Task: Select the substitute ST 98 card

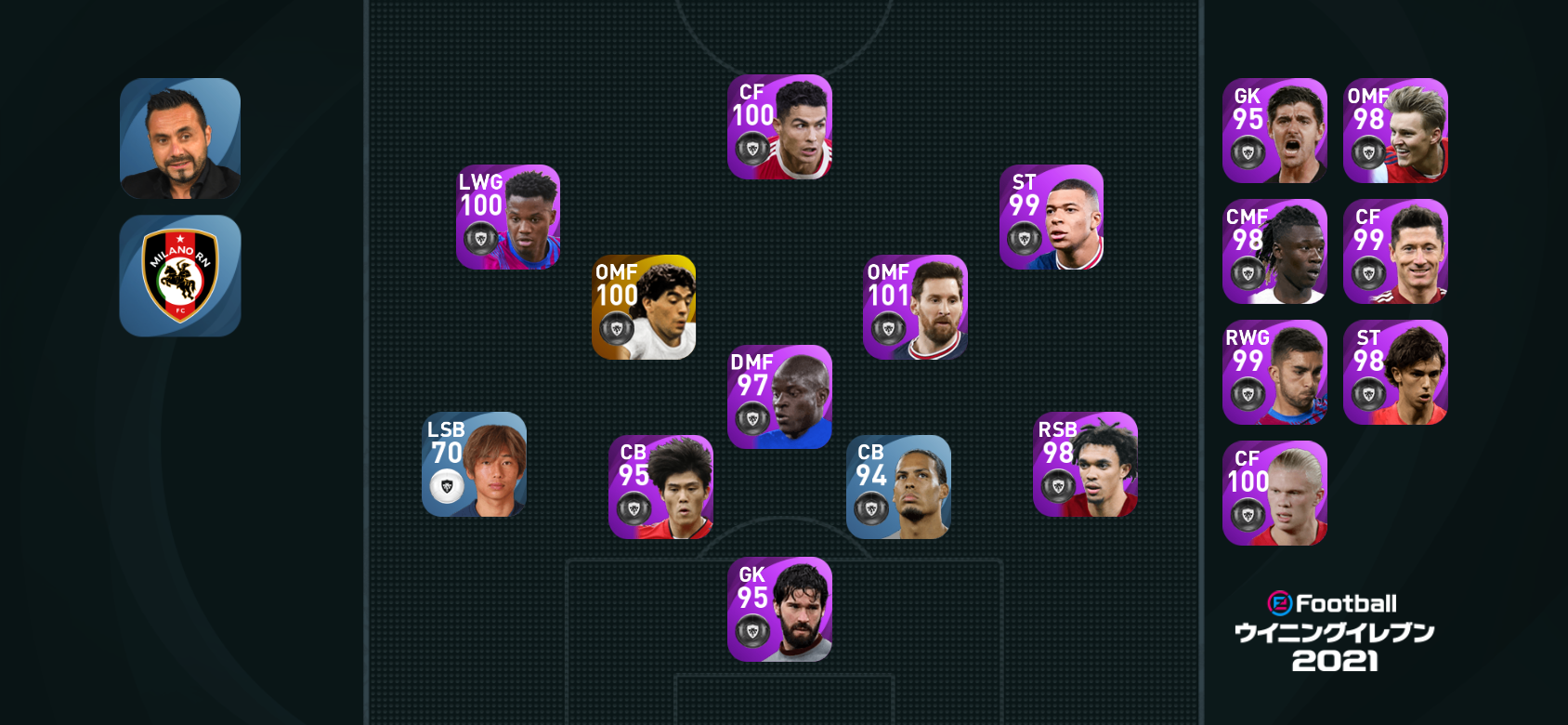Action: 1395,373
